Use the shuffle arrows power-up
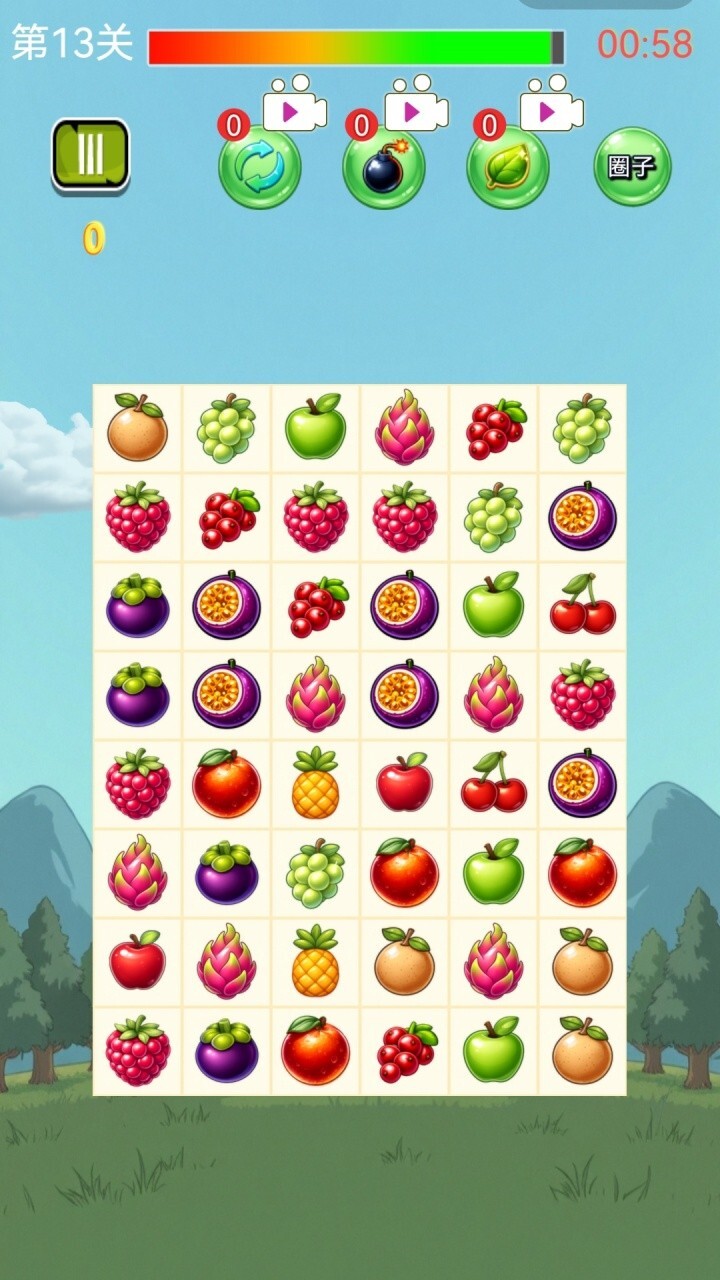This screenshot has width=720, height=1280. (x=260, y=168)
